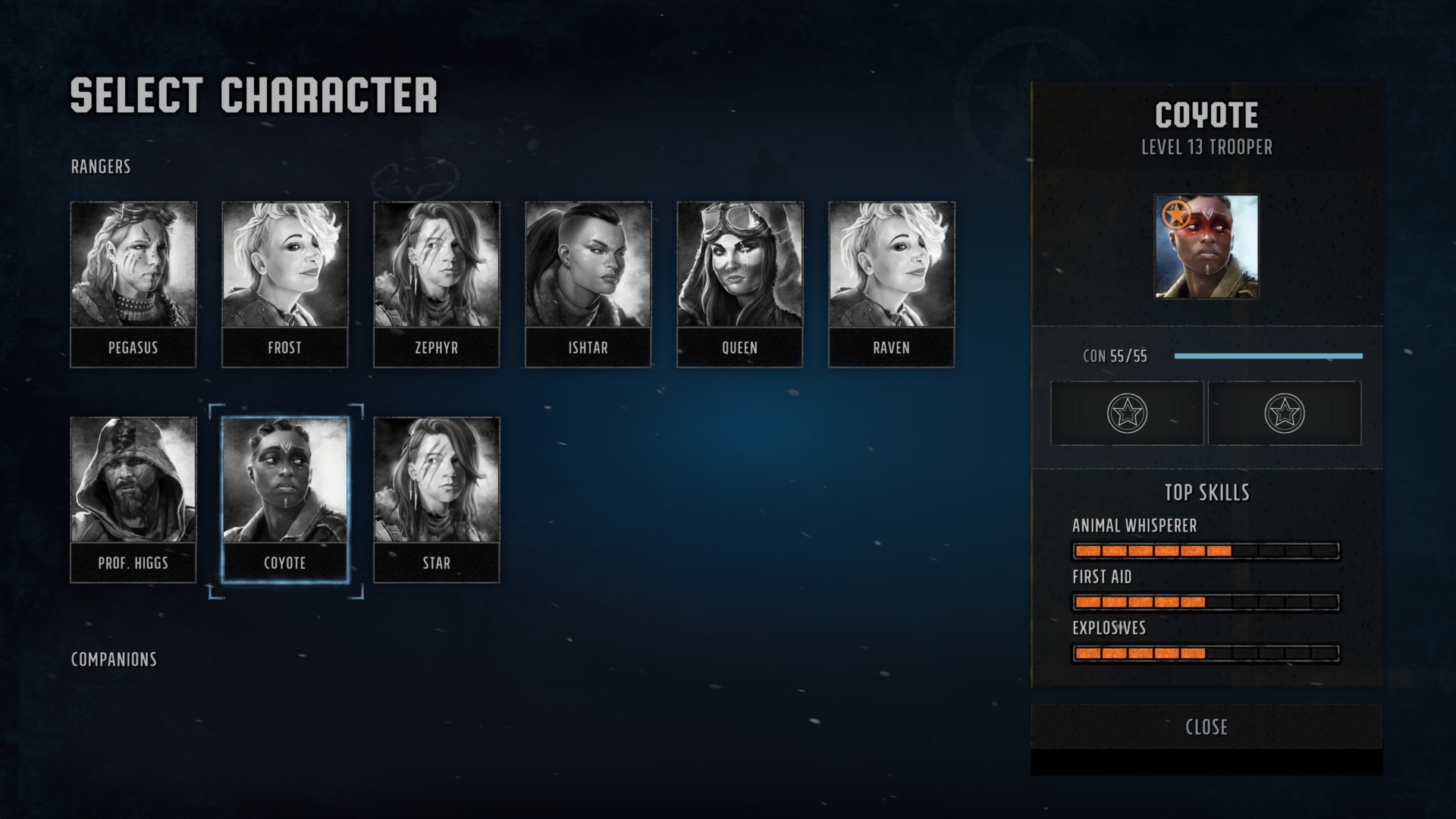Click Coyote's color portrait in details panel
The height and width of the screenshot is (819, 1456).
1207,246
